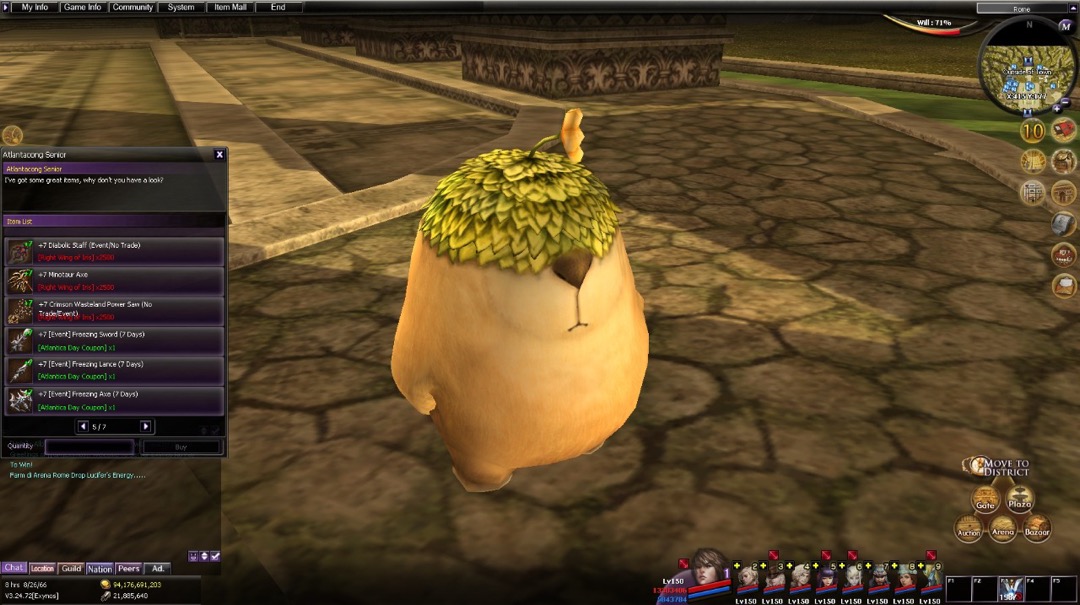Select the +7 Diabolic Staff item
Viewport: 1080px width, 605px height.
click(x=114, y=251)
